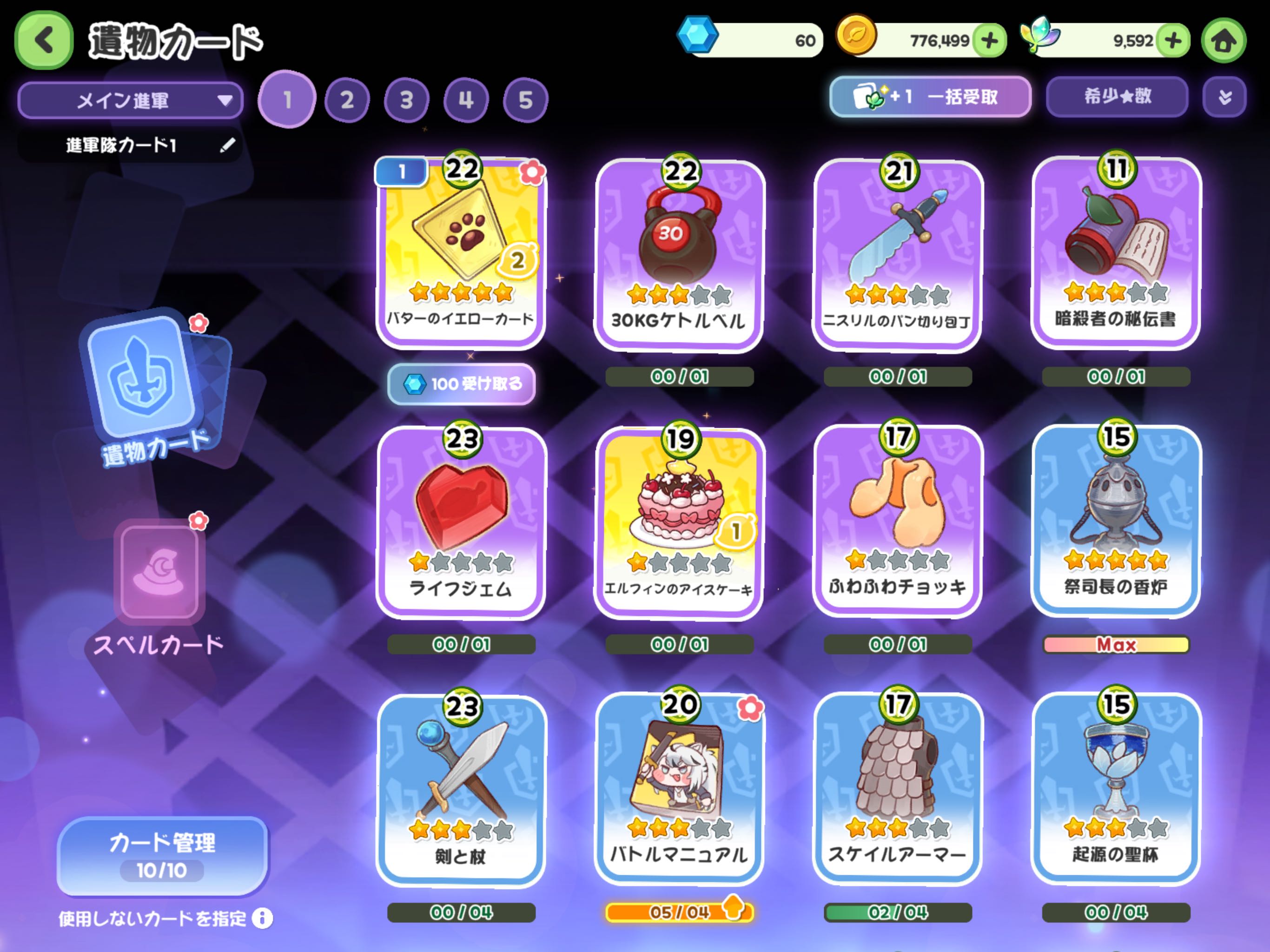Image resolution: width=1270 pixels, height=952 pixels.
Task: Open カード管理 card management
Action: click(x=162, y=855)
